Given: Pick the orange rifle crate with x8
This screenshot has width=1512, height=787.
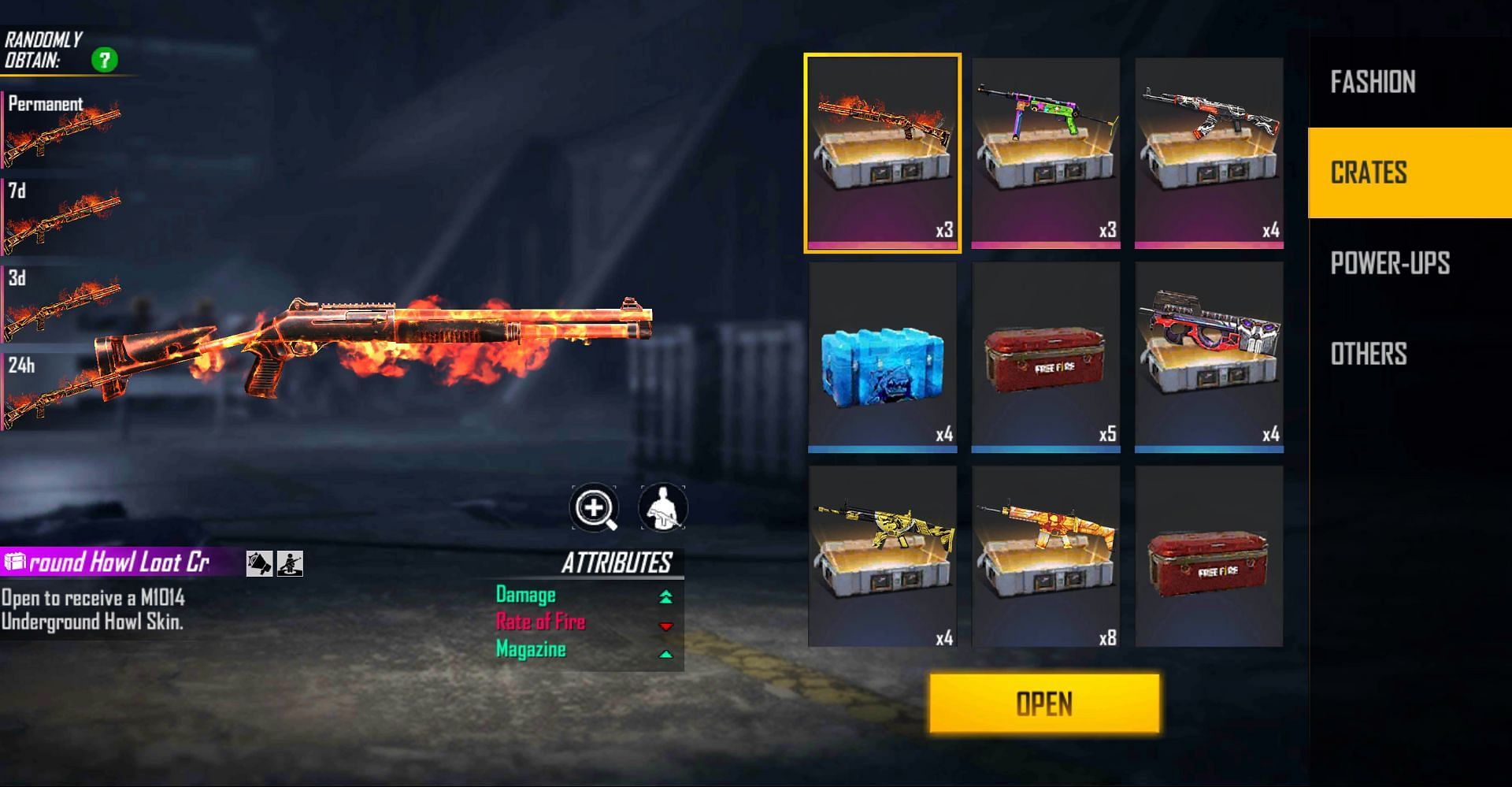Looking at the screenshot, I should tap(1046, 557).
